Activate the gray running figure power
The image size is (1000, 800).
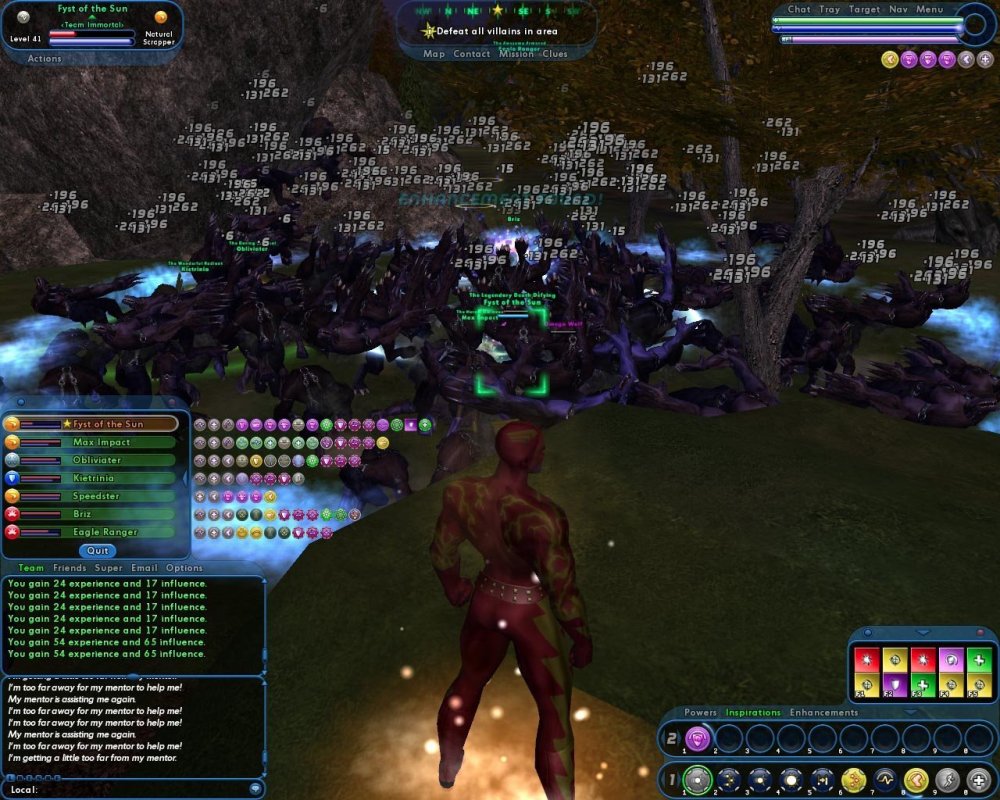(x=946, y=779)
